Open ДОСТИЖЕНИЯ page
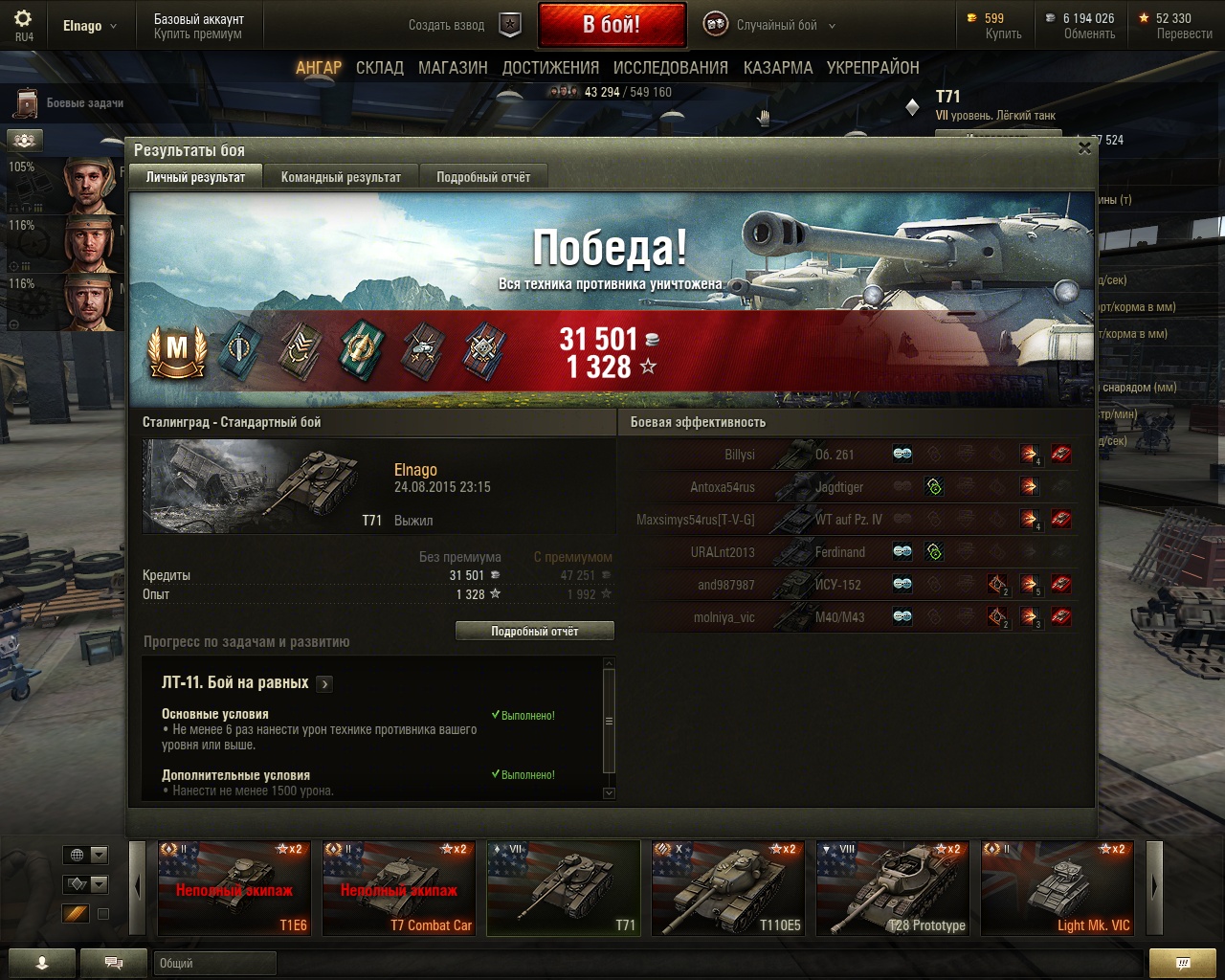This screenshot has height=980, width=1225. pyautogui.click(x=550, y=68)
